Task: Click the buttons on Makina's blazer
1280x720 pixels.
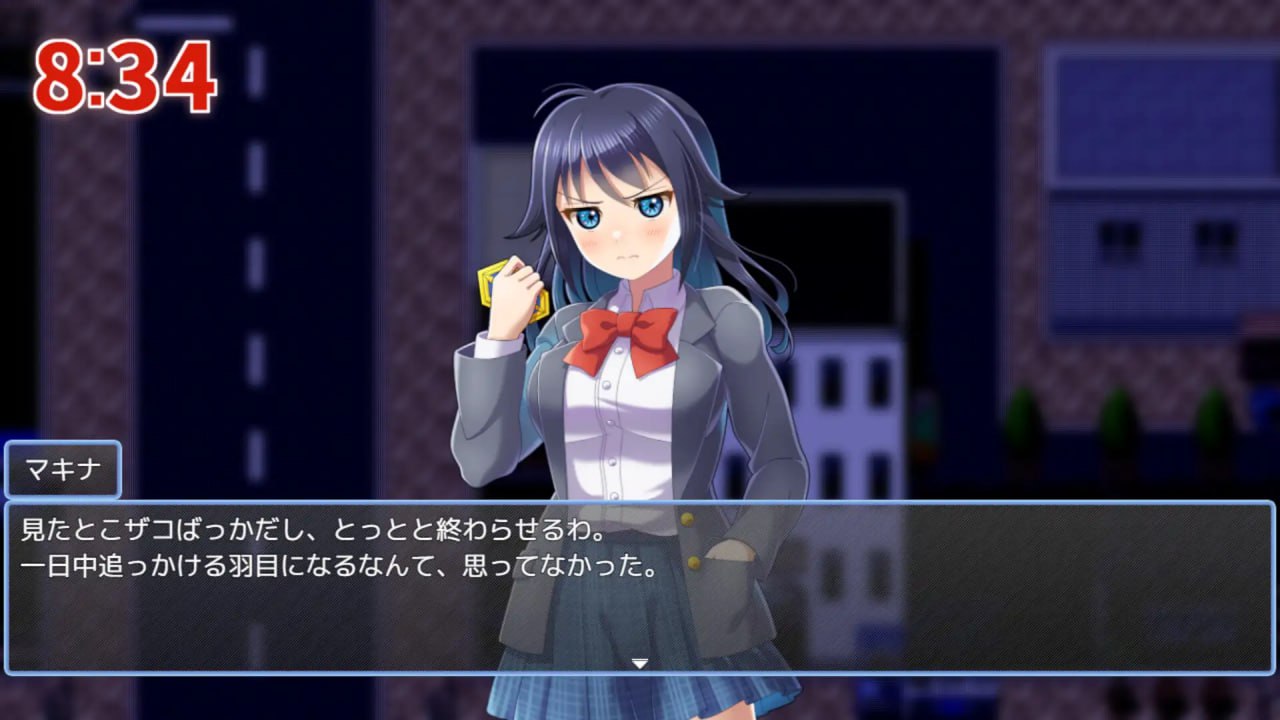Action: [x=688, y=518]
